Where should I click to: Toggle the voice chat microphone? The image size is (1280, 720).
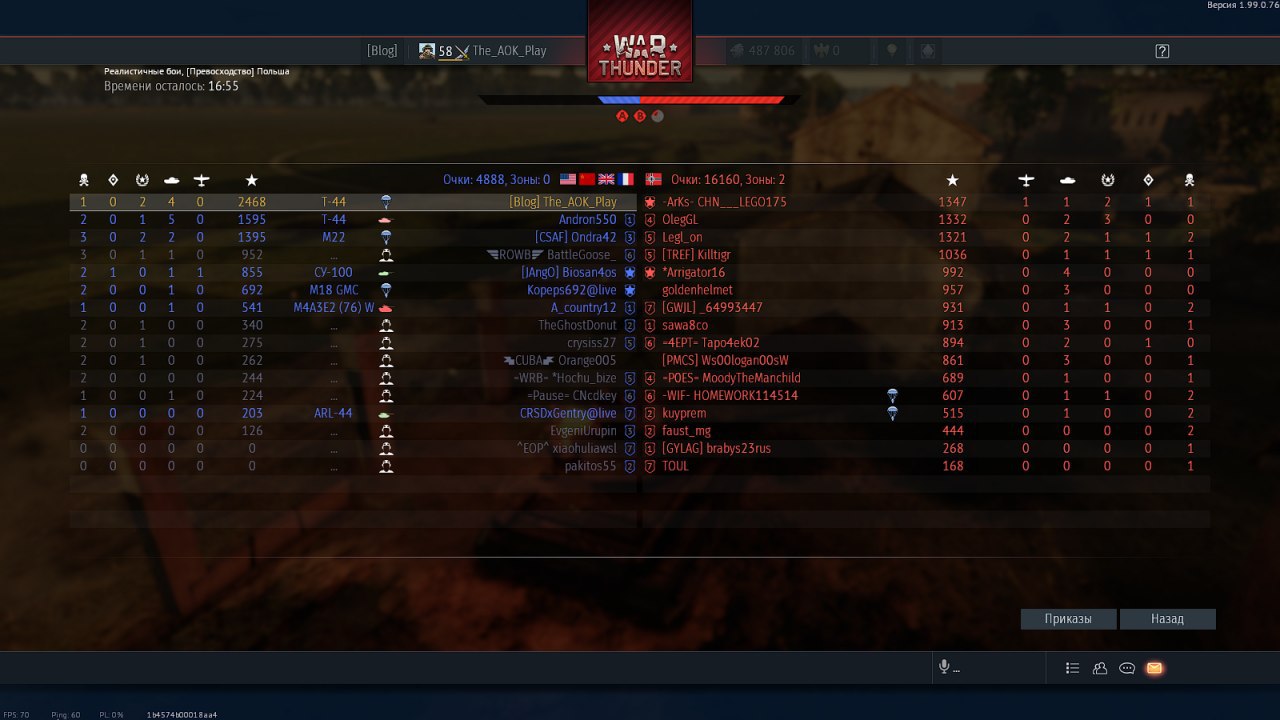943,668
